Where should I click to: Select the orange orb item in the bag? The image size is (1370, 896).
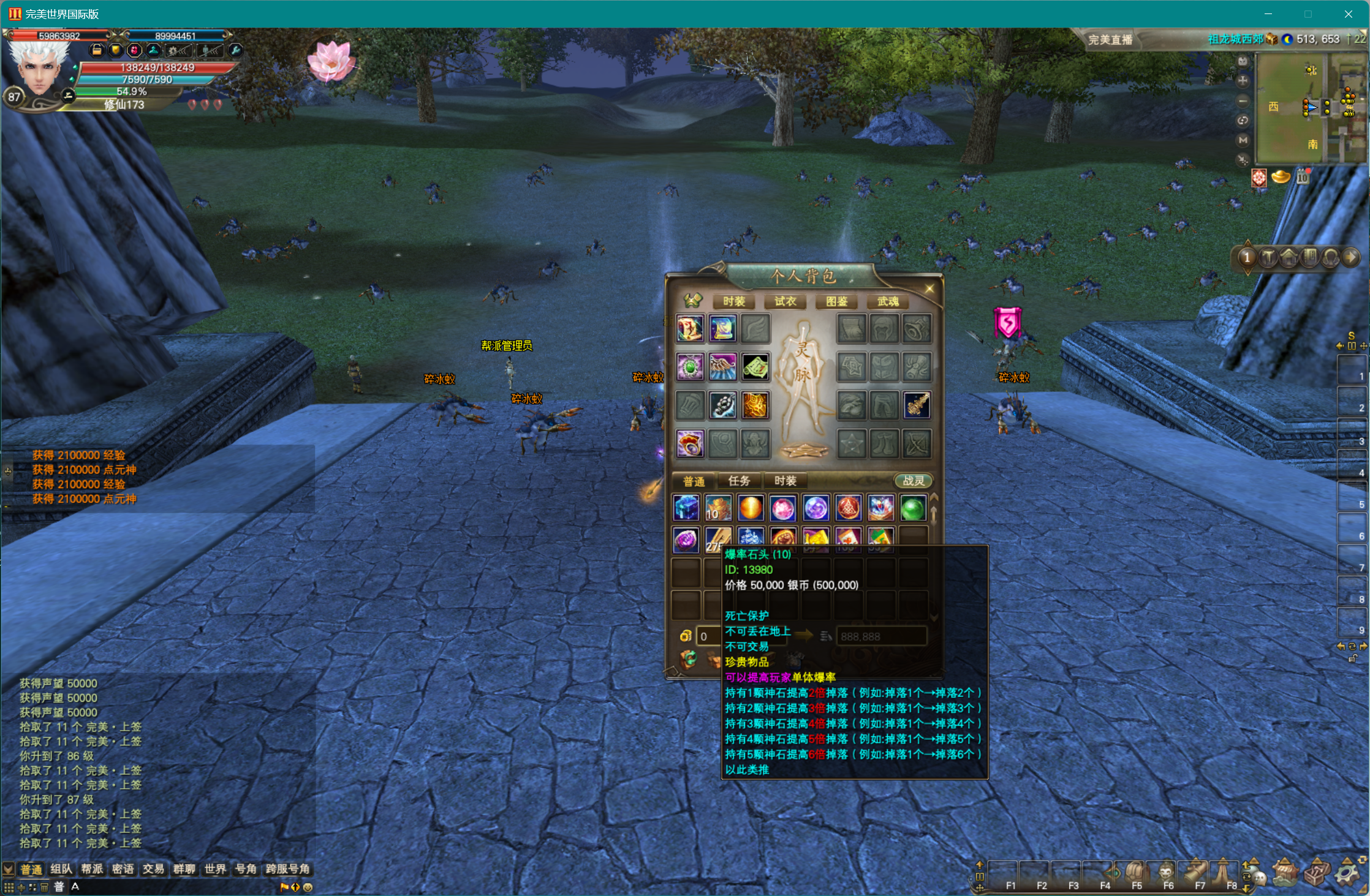tap(751, 508)
